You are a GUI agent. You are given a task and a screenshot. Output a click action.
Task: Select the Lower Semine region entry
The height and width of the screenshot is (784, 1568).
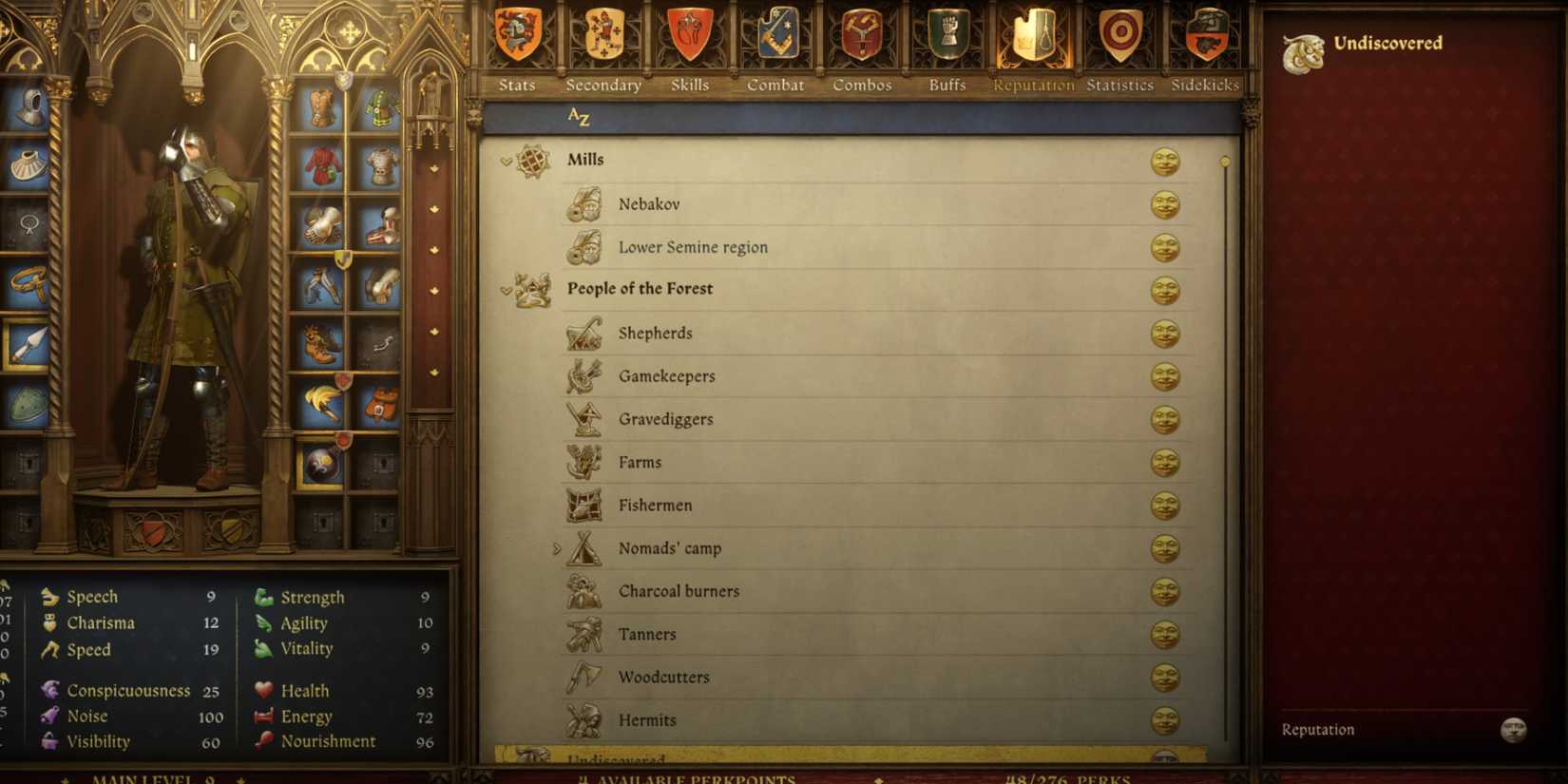coord(692,246)
